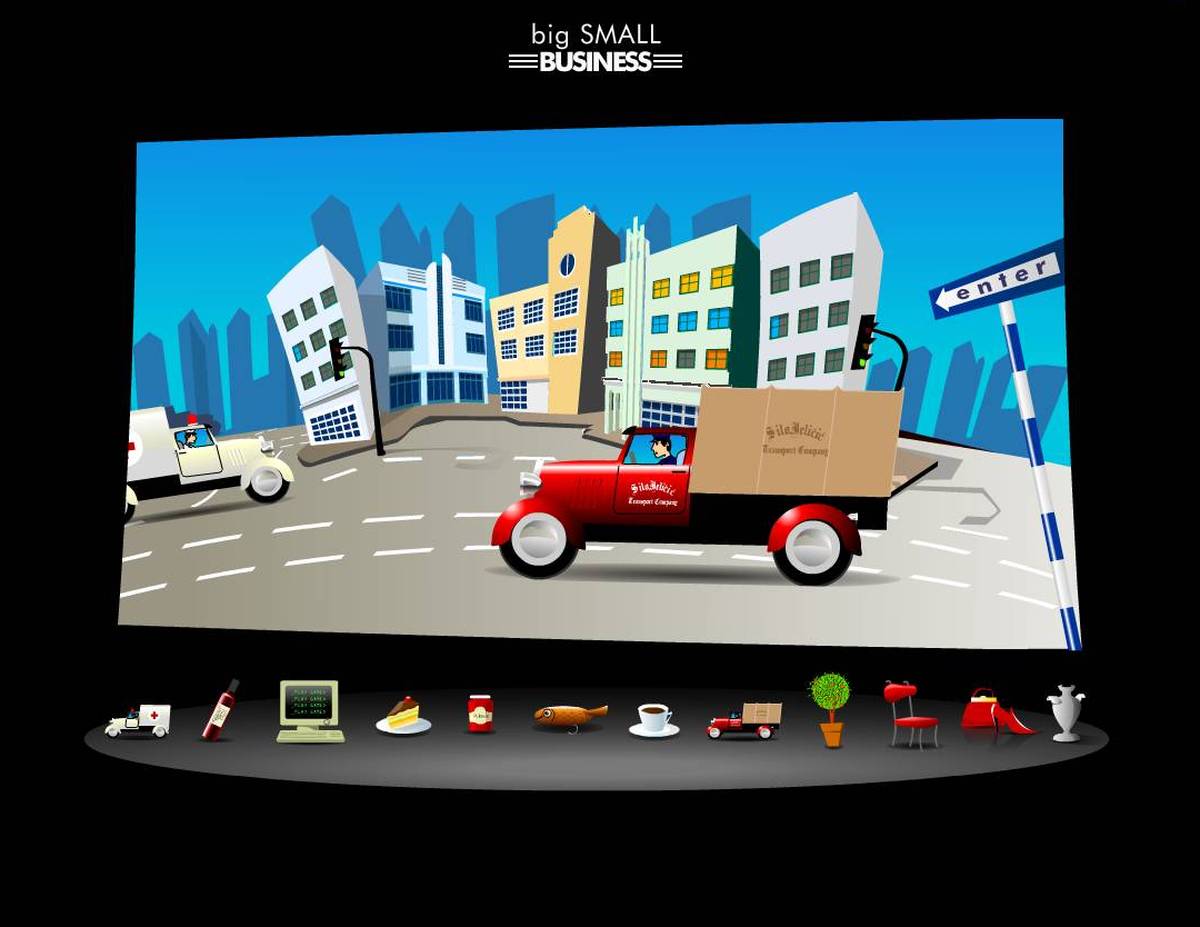Select the ambulance icon
This screenshot has width=1200, height=927.
[x=138, y=720]
